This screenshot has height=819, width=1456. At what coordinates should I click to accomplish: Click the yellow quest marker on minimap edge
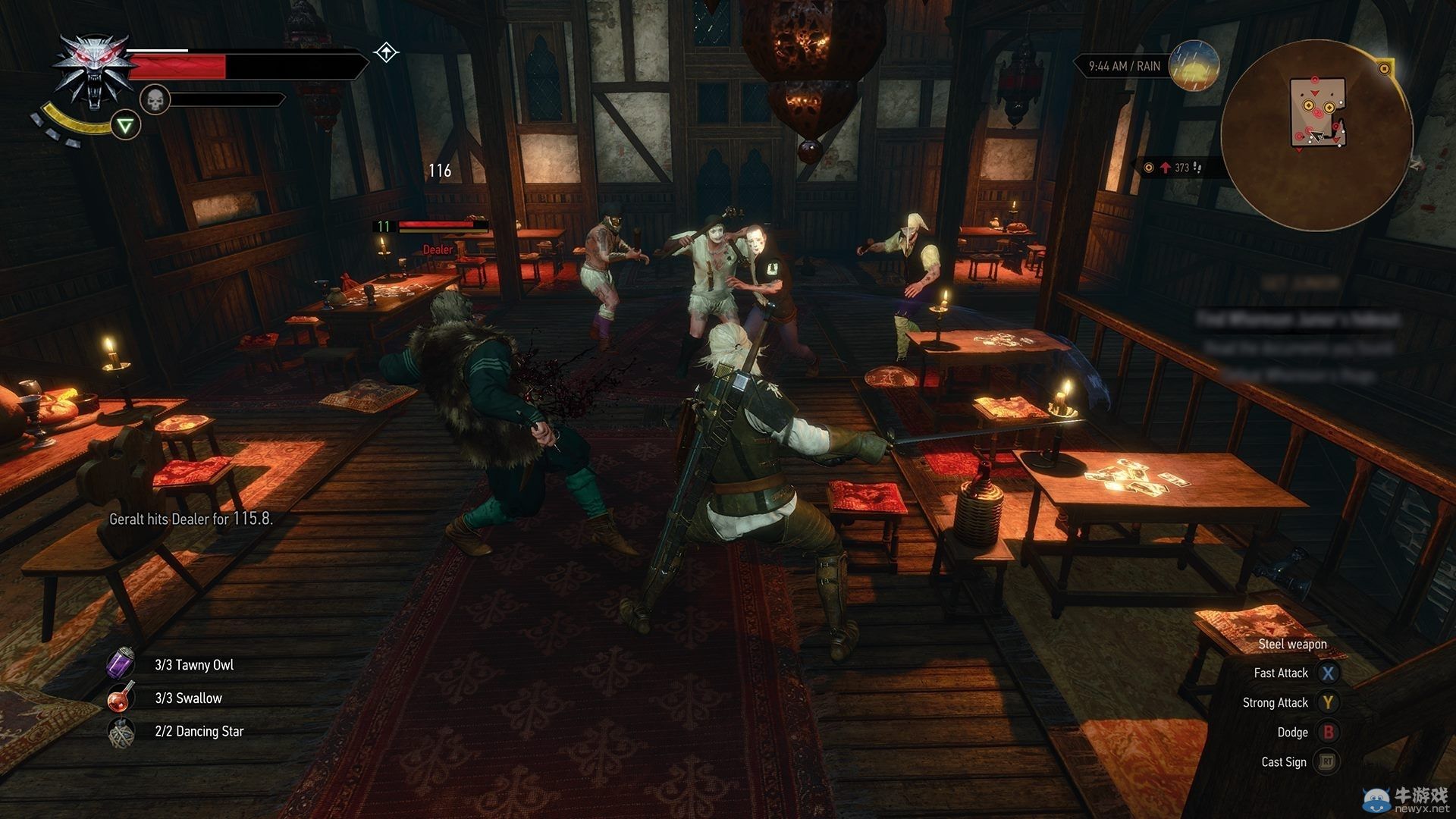click(1384, 69)
